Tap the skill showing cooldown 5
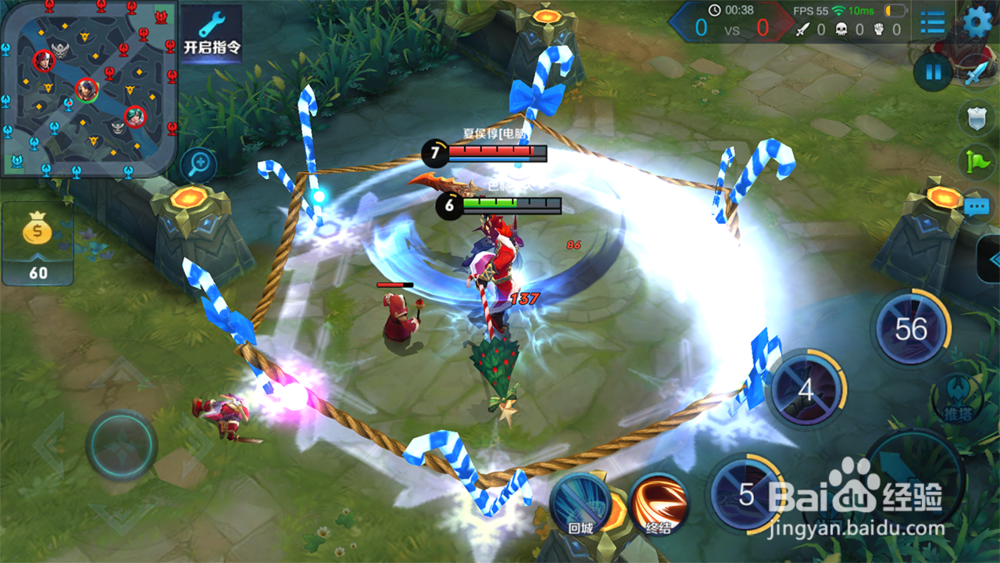The image size is (1000, 563). (x=745, y=494)
